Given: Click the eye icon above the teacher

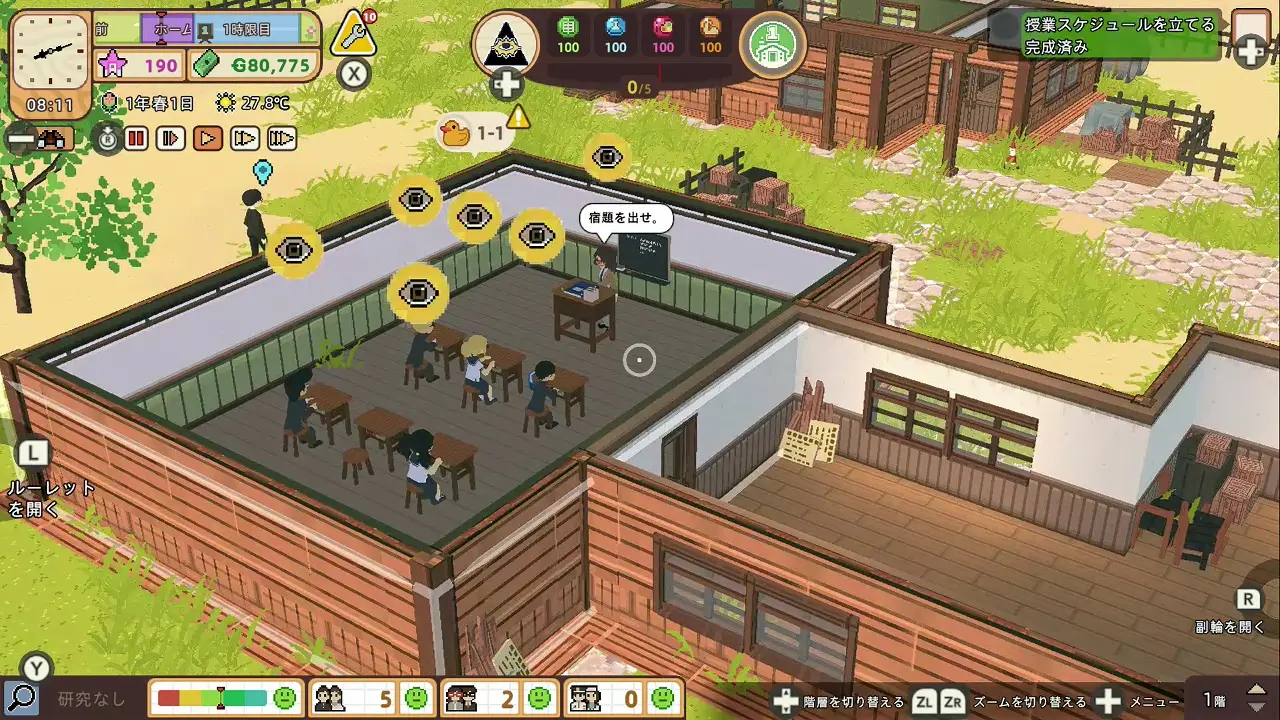Looking at the screenshot, I should pos(607,157).
